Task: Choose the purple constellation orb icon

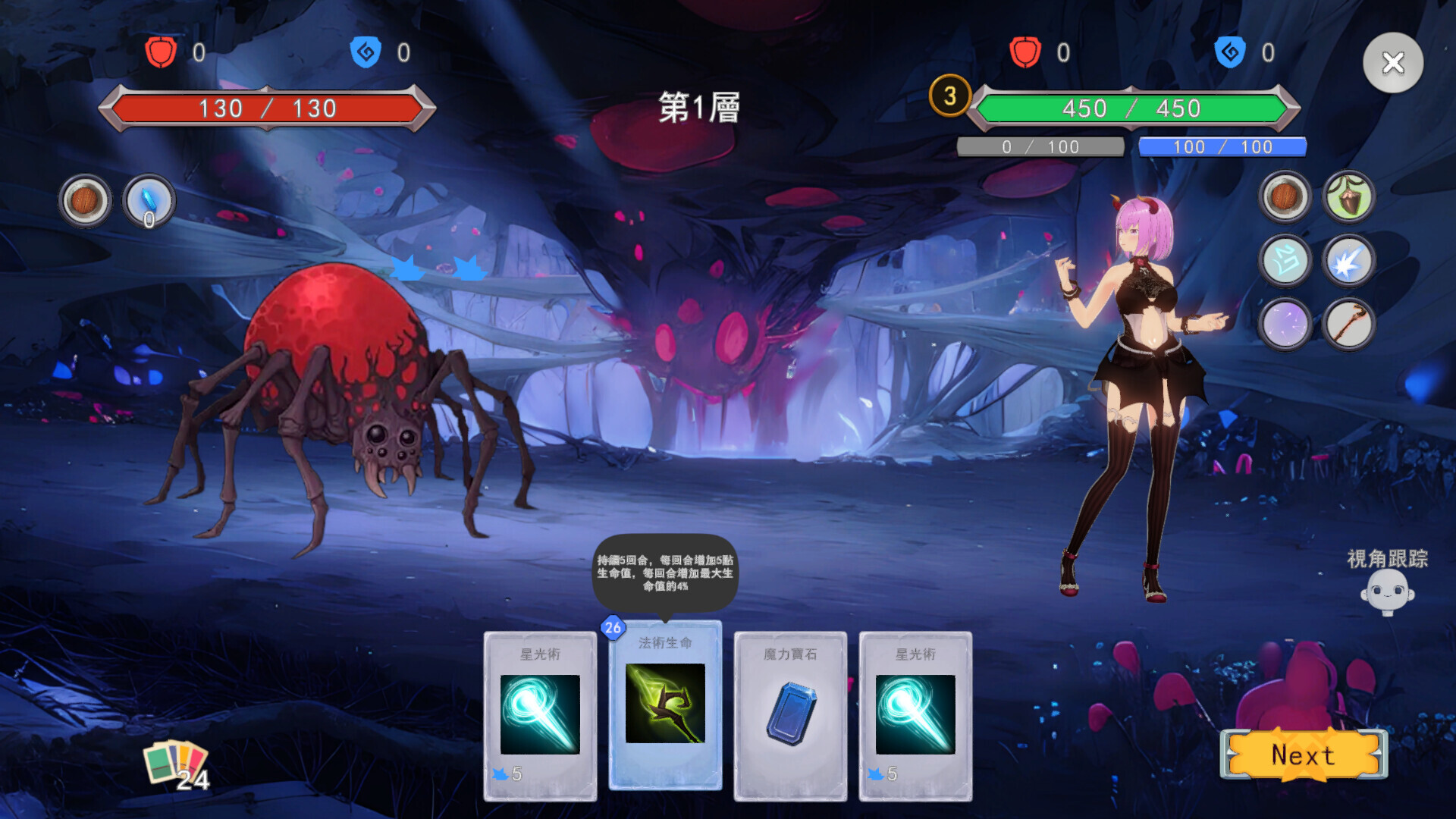Action: coord(1285,325)
